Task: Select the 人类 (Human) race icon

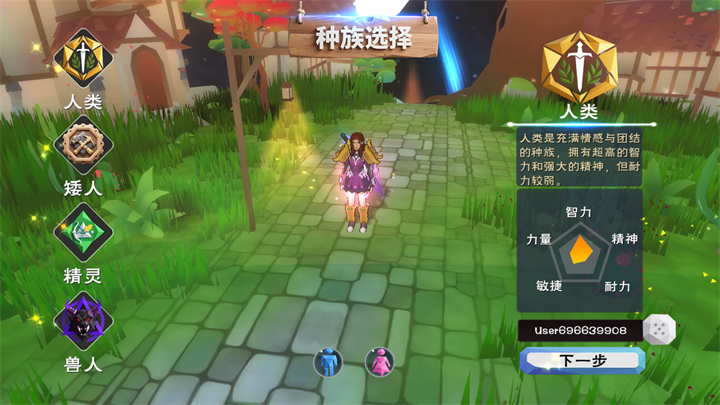Action: pyautogui.click(x=84, y=59)
